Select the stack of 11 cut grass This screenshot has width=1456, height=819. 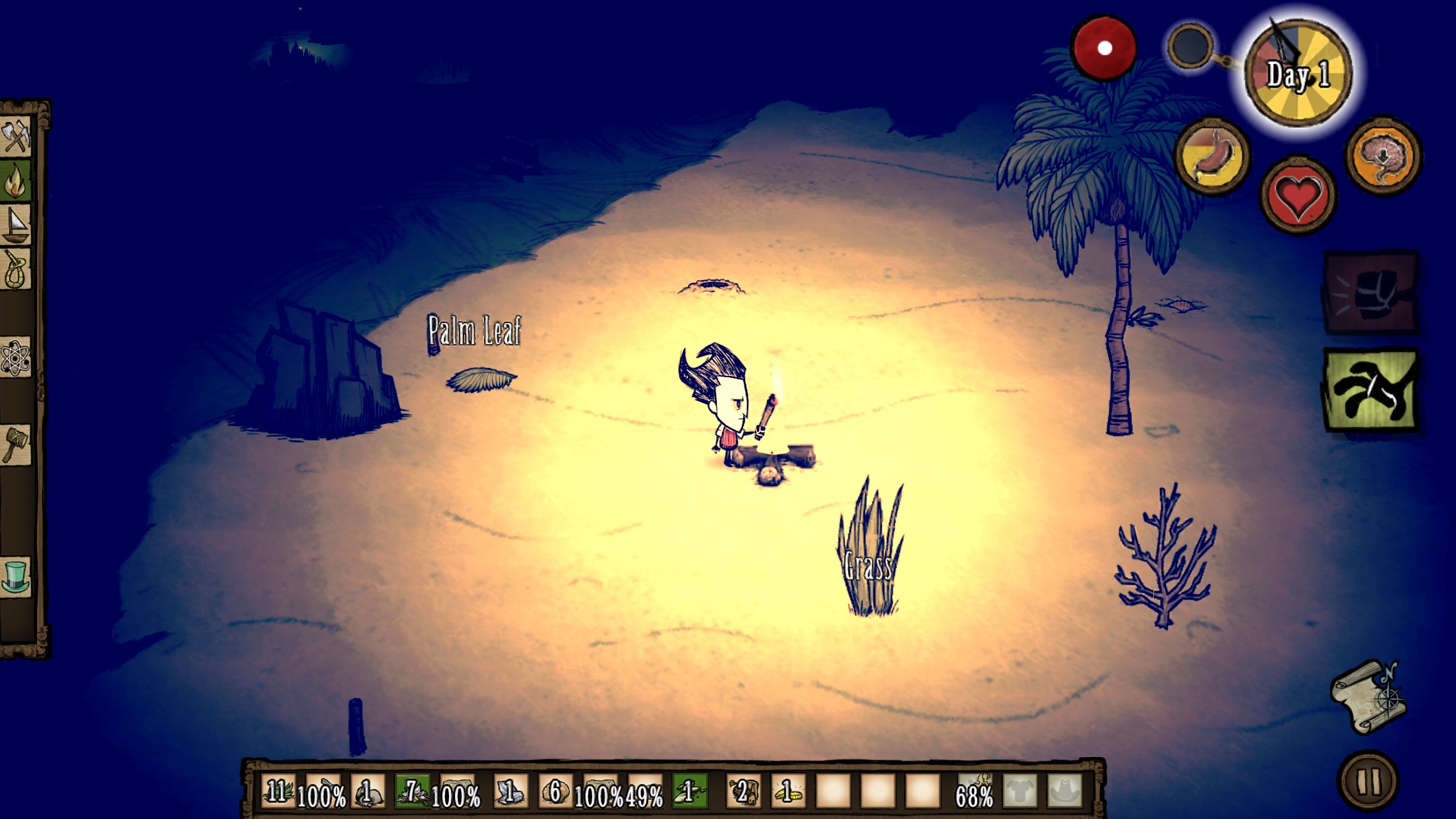click(278, 791)
